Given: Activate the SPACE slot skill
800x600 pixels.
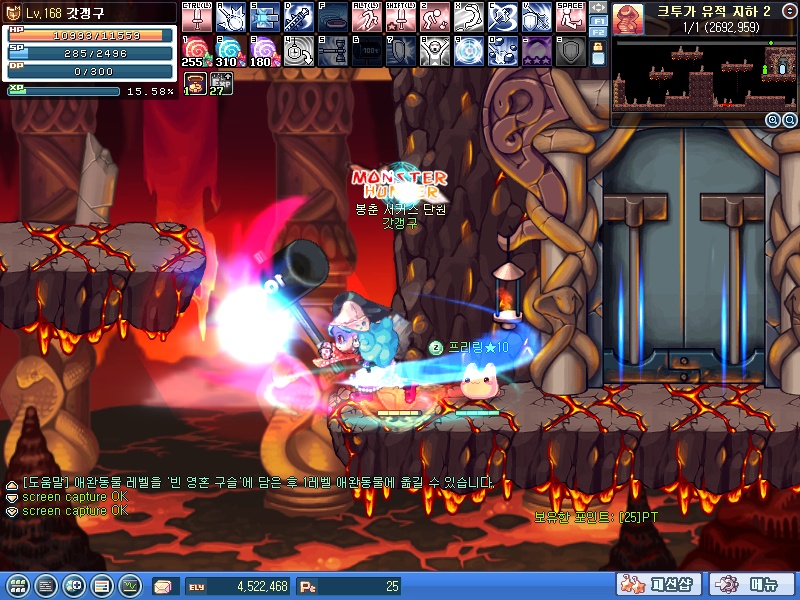Looking at the screenshot, I should tap(569, 16).
